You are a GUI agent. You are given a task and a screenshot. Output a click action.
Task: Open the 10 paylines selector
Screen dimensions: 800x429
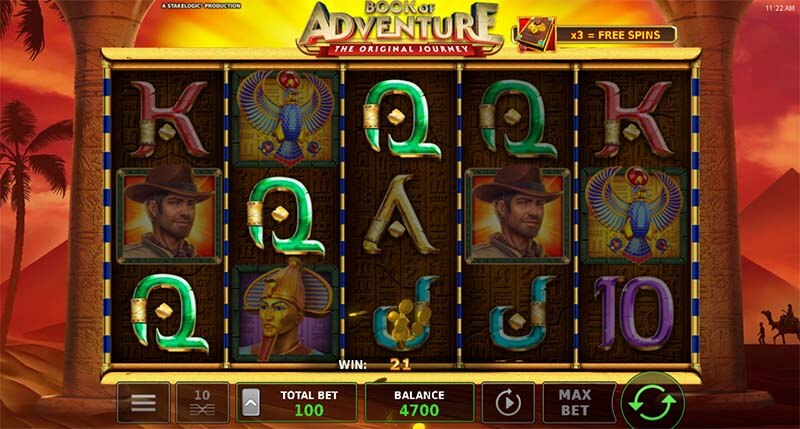tap(202, 403)
